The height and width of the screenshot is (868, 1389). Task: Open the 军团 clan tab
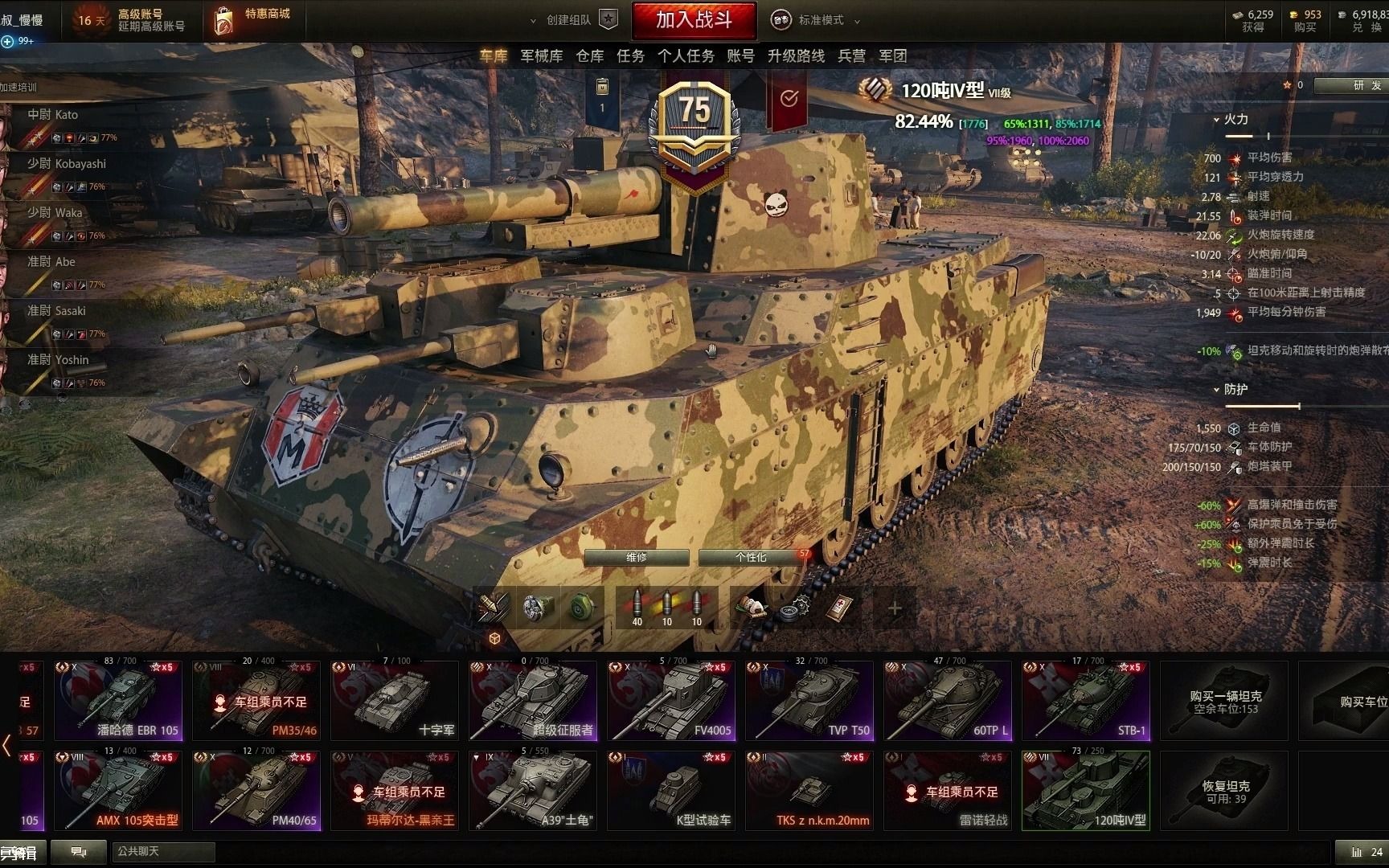pos(892,55)
